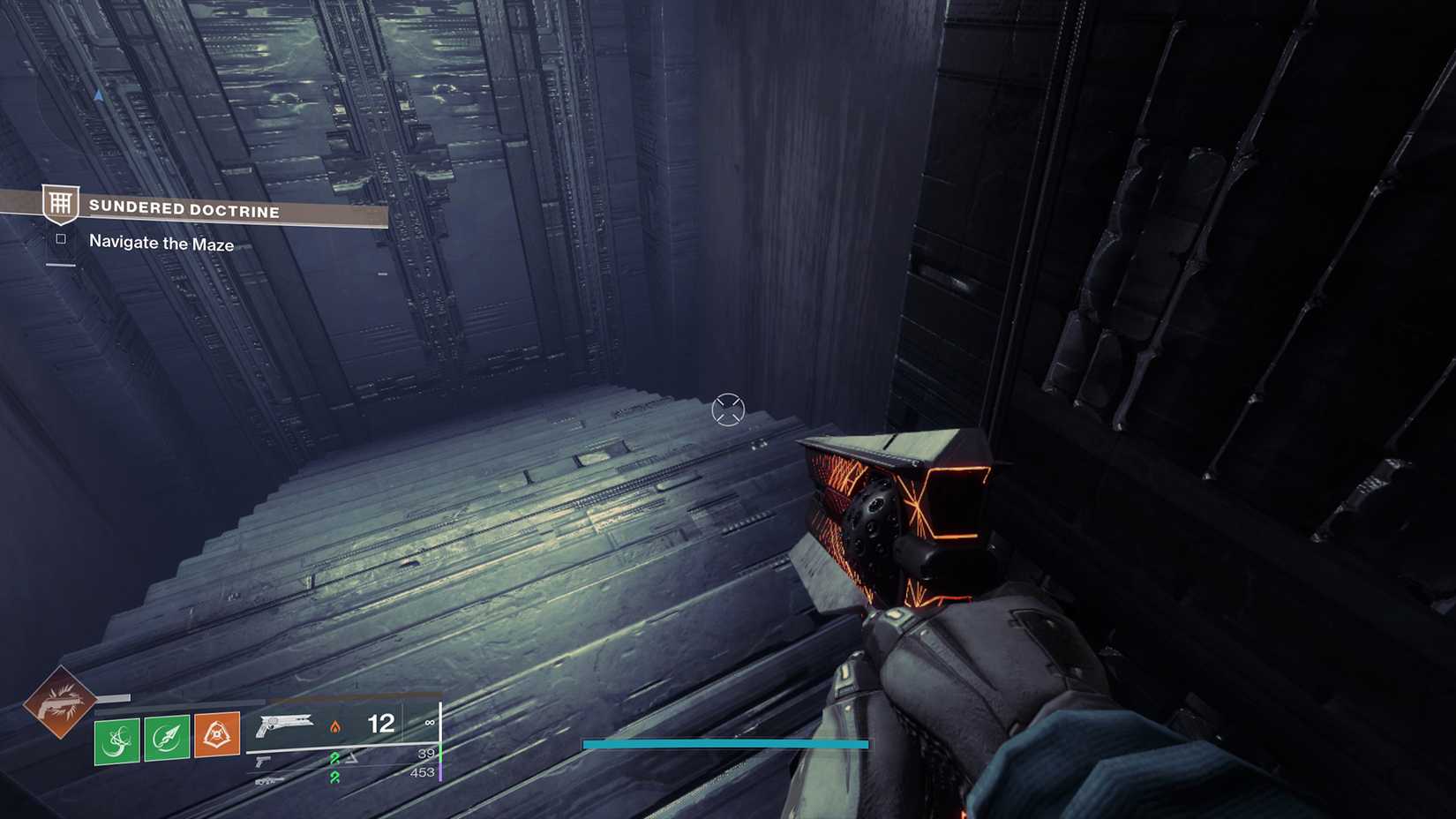
Task: Select the sidearm weapon icon
Action: pos(262,759)
